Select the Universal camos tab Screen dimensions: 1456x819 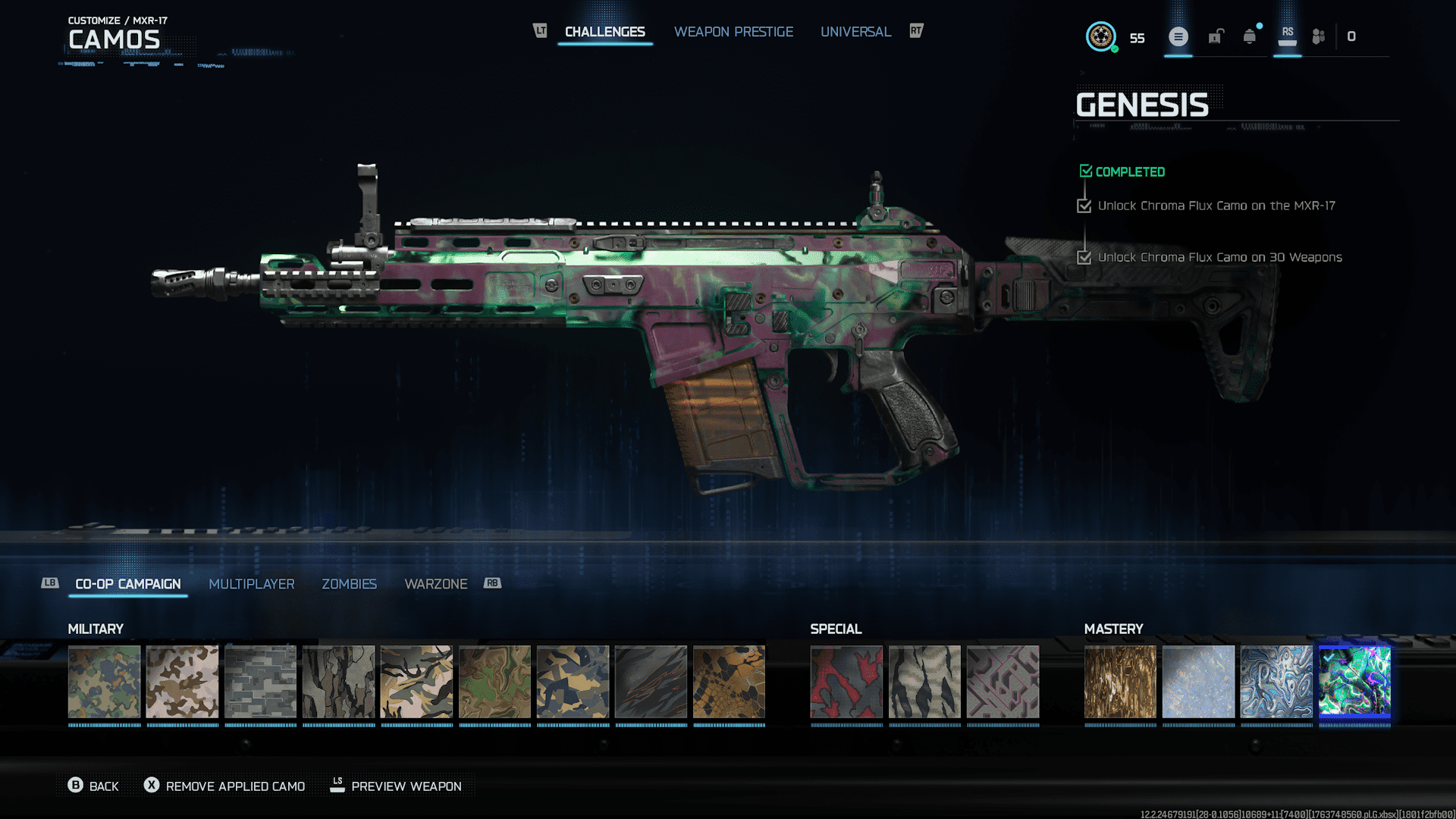(855, 32)
